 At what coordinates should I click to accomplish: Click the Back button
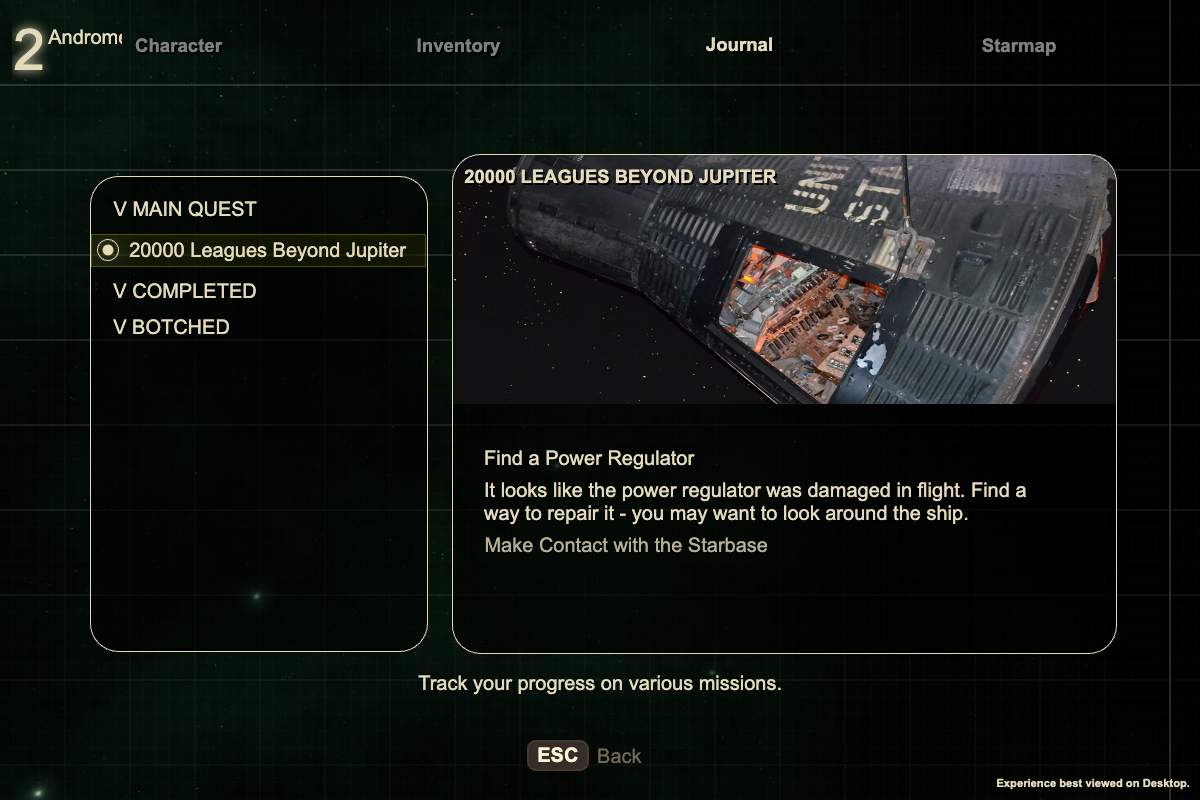pos(585,756)
